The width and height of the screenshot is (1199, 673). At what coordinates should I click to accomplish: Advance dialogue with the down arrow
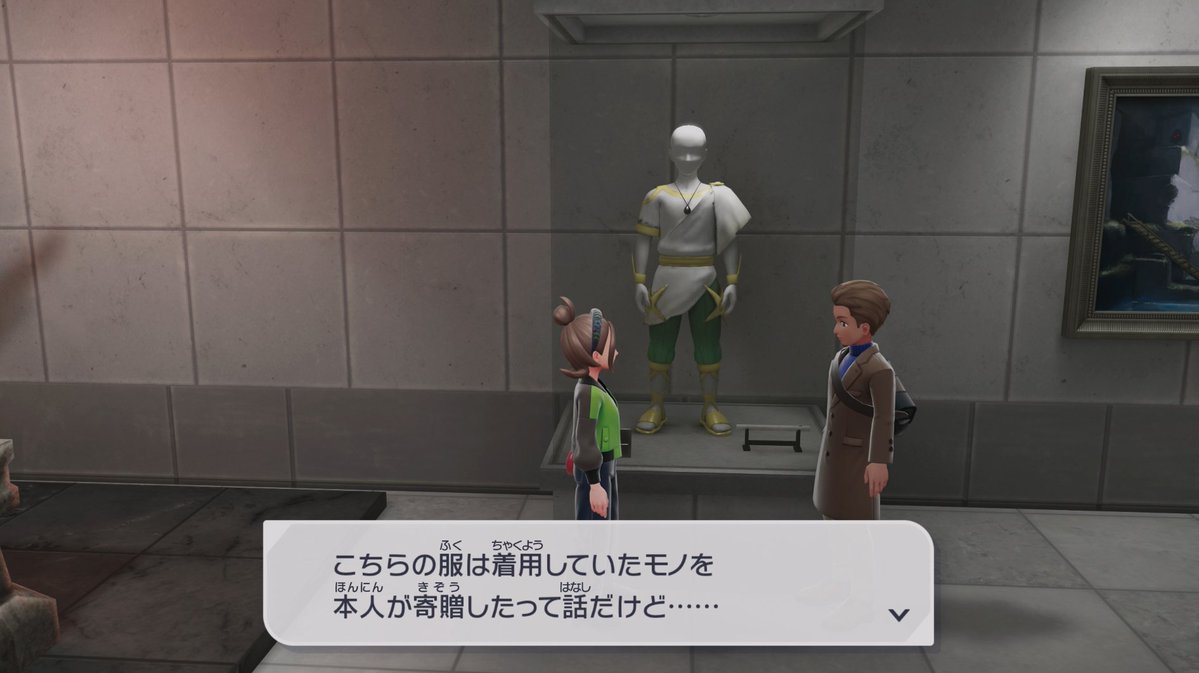tap(899, 614)
